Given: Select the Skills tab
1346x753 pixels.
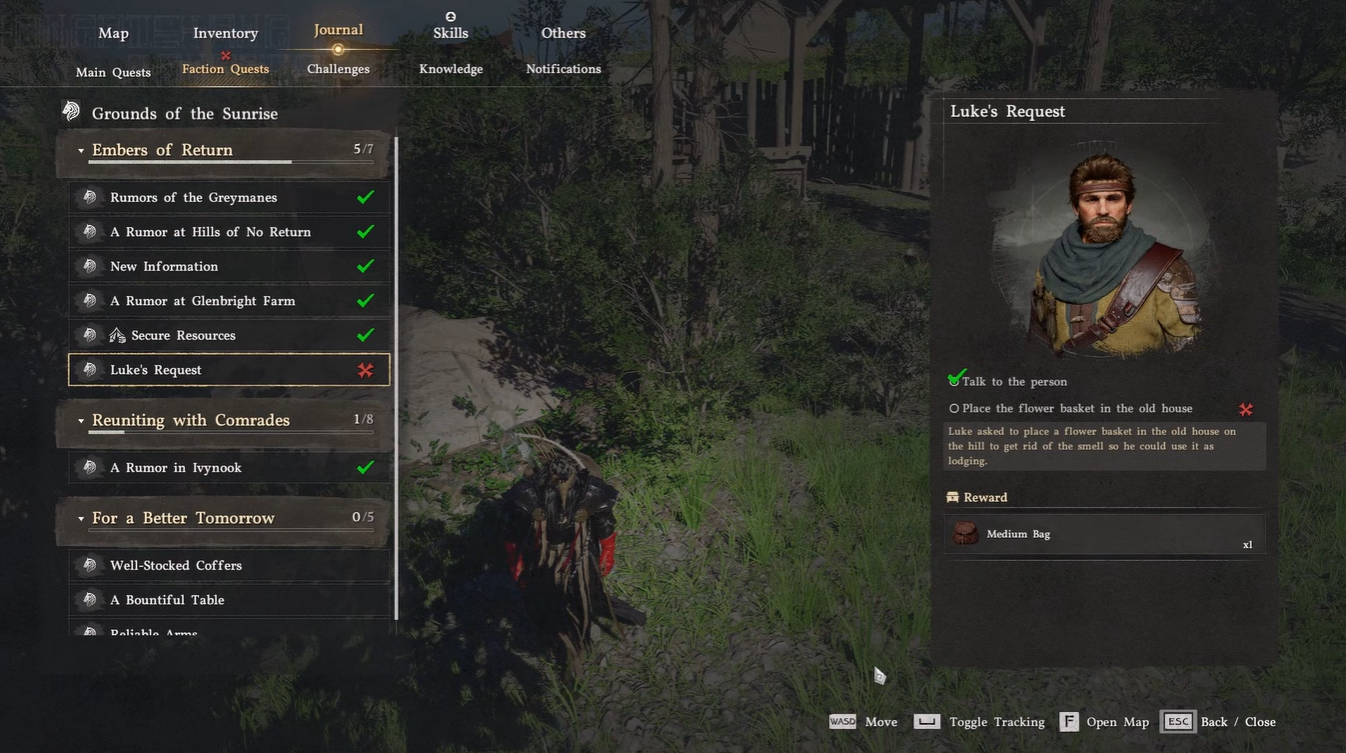Looking at the screenshot, I should point(450,33).
